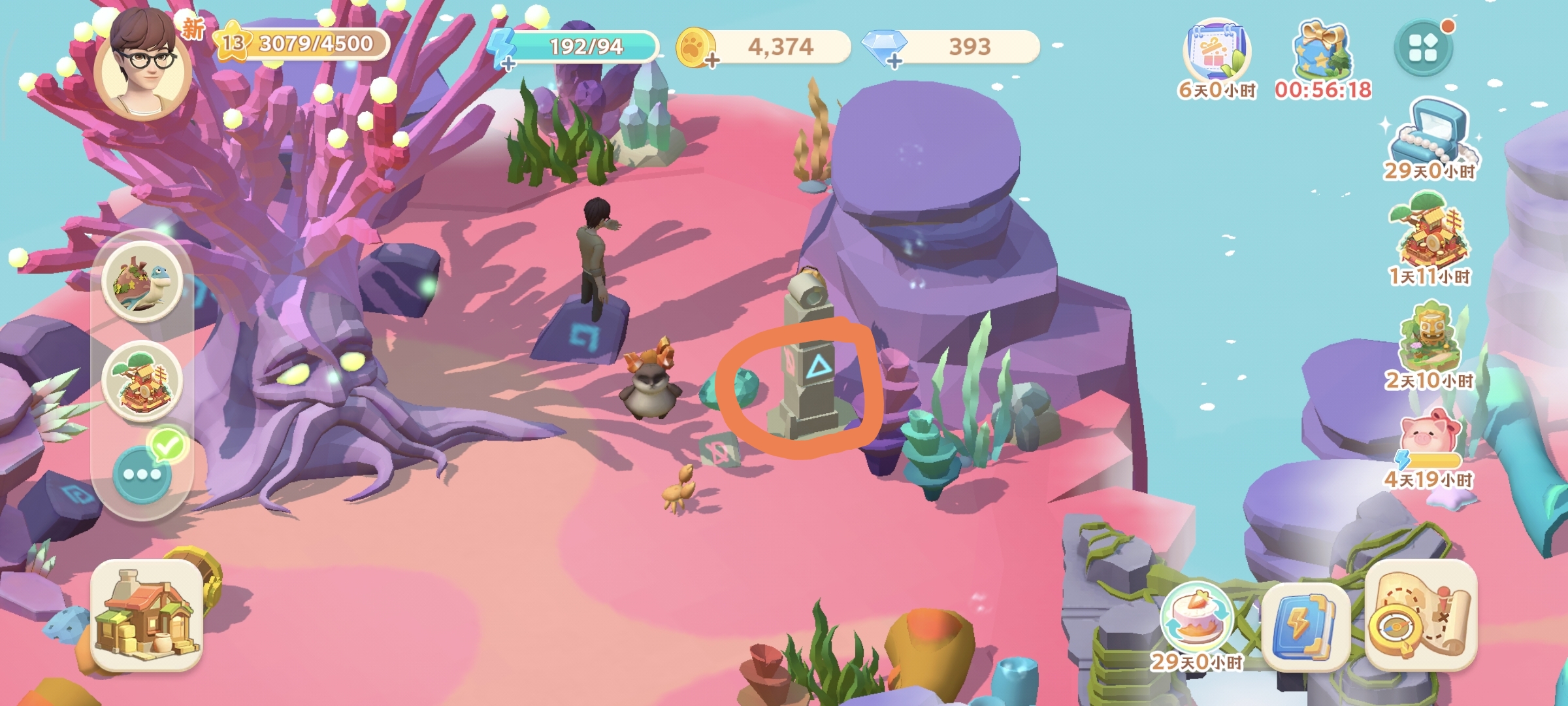Open the treasure map button
This screenshot has width=1568, height=706.
pos(1420,616)
